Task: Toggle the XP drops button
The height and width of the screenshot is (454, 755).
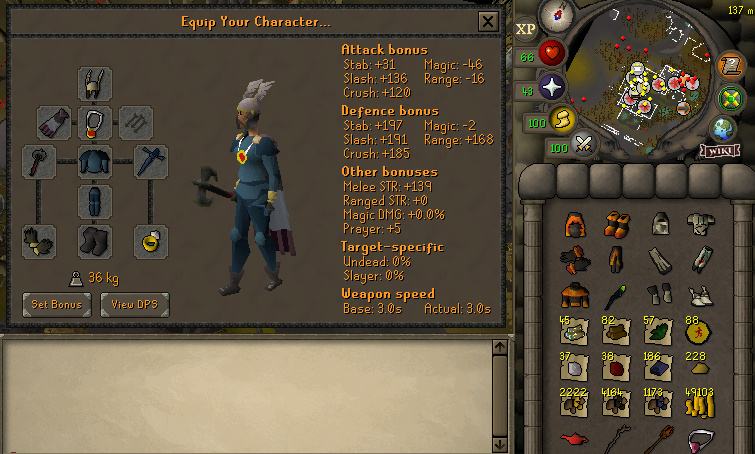Action: pos(526,29)
